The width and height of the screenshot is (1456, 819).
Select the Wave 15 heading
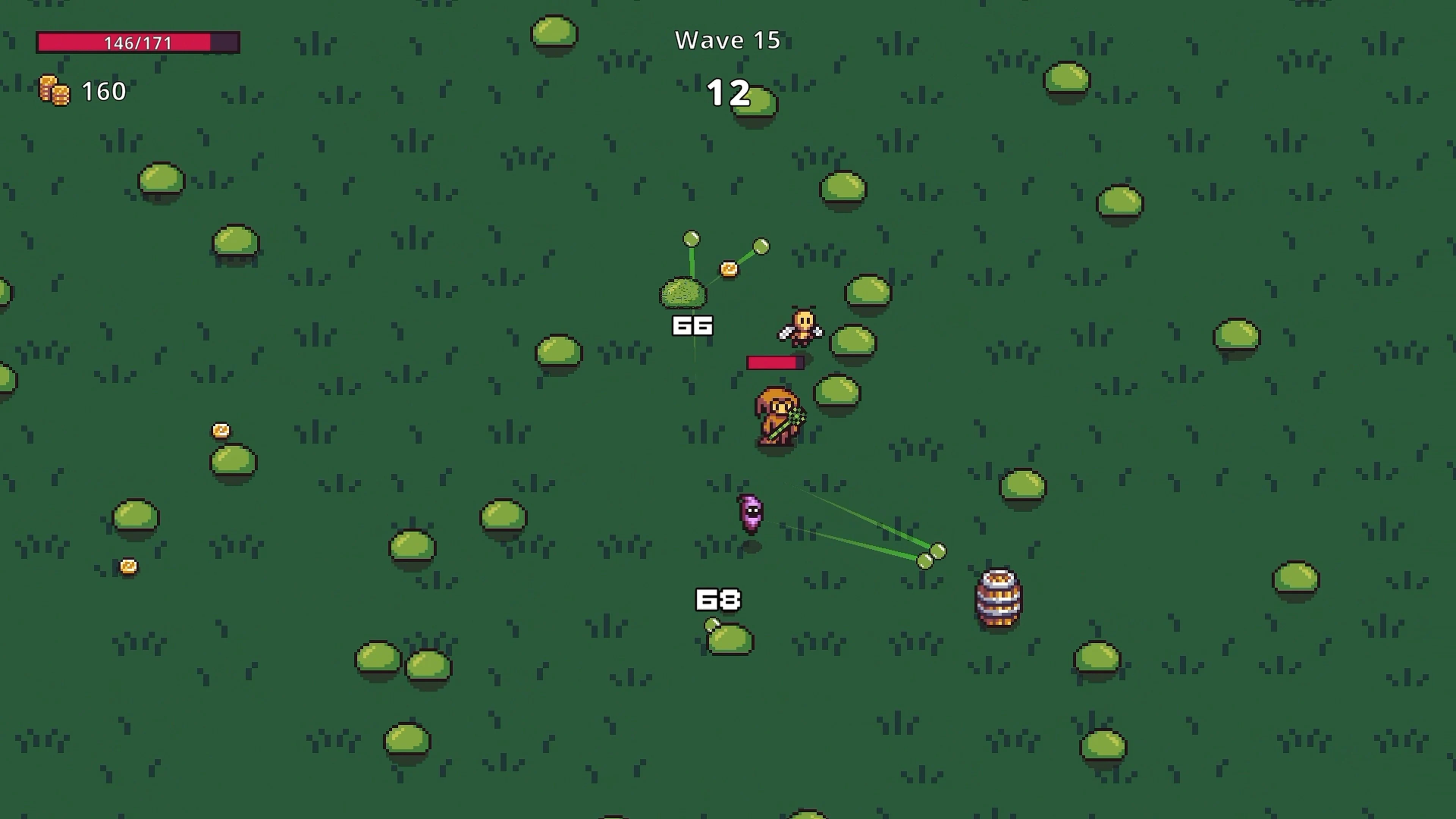click(728, 39)
